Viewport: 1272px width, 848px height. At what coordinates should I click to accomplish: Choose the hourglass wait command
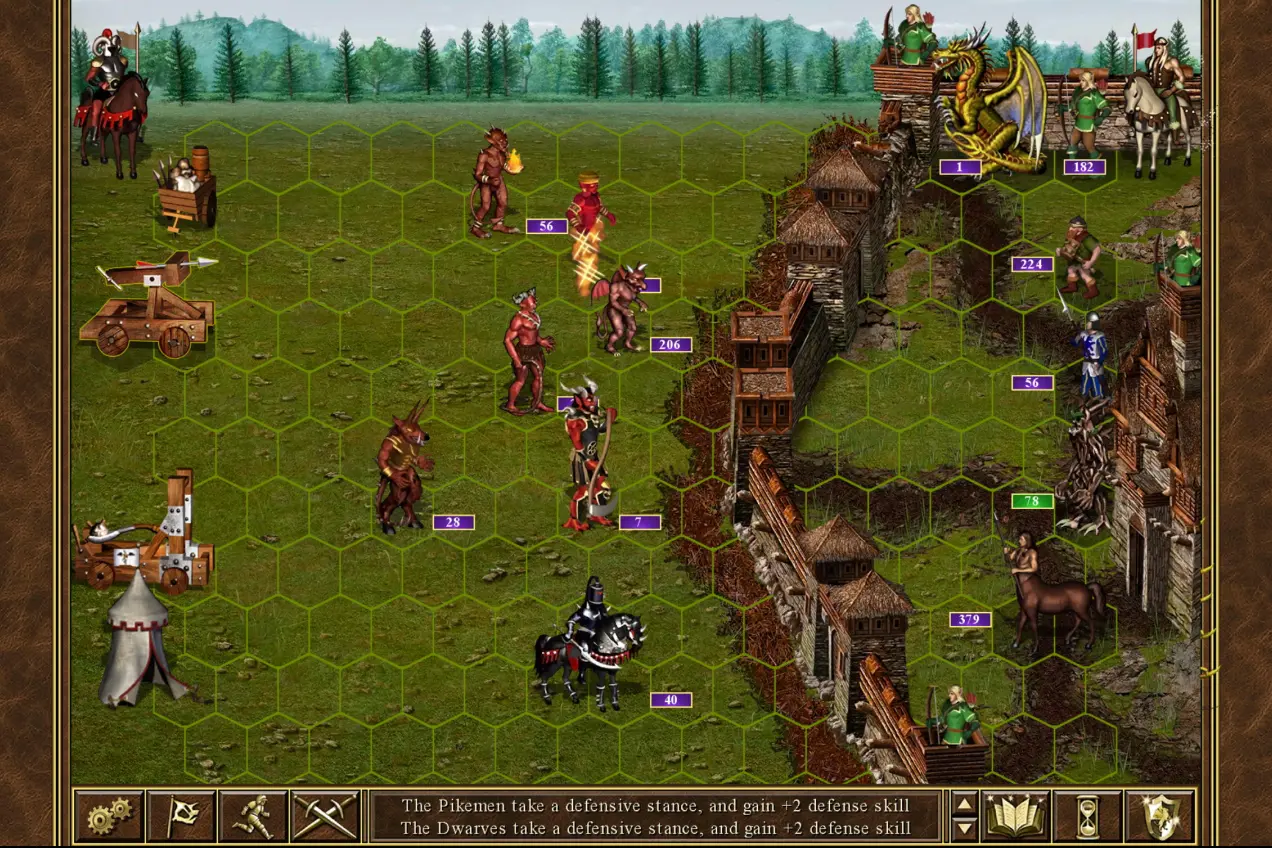1087,816
